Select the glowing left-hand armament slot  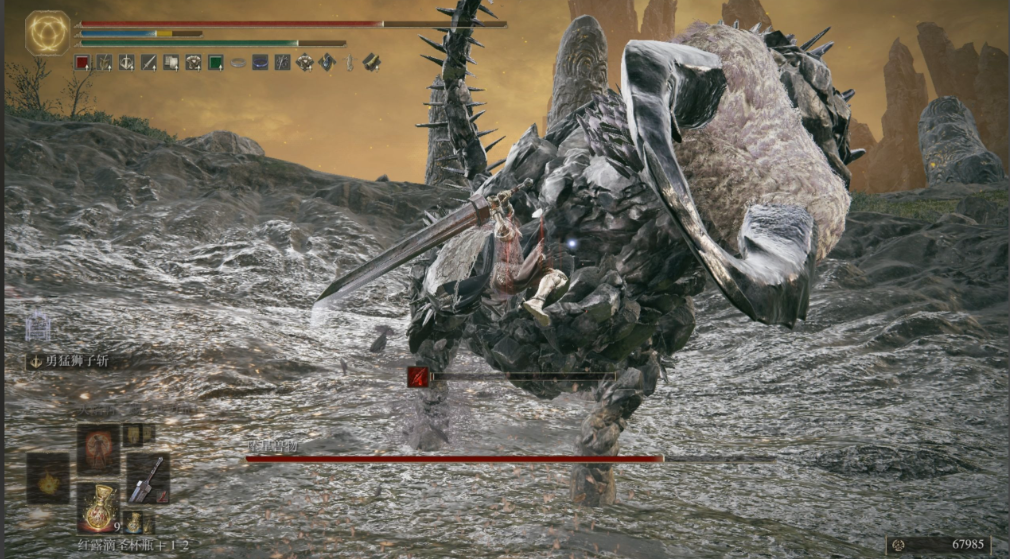pos(47,478)
